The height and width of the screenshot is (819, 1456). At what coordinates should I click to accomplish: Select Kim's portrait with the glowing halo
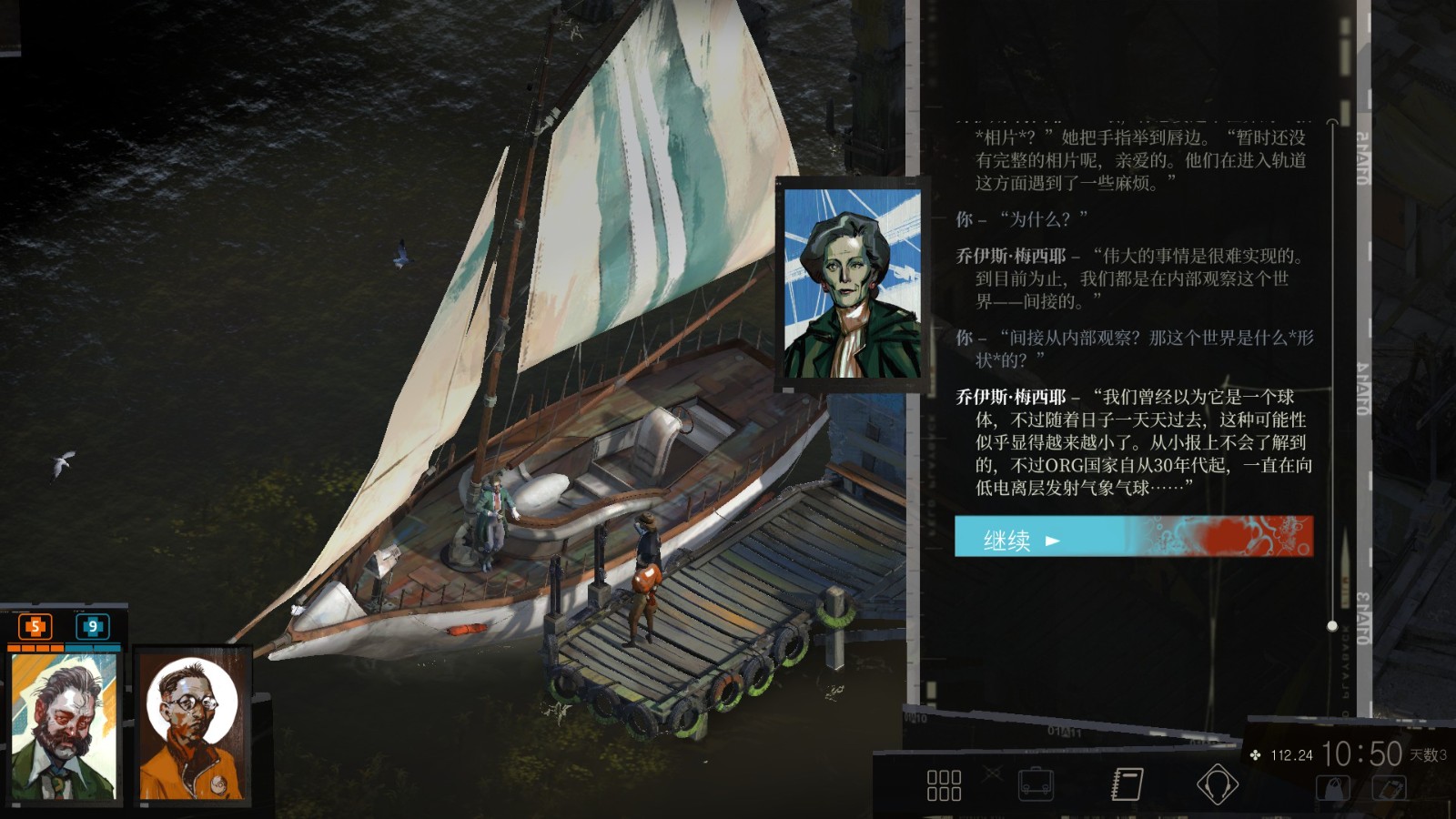tap(189, 728)
